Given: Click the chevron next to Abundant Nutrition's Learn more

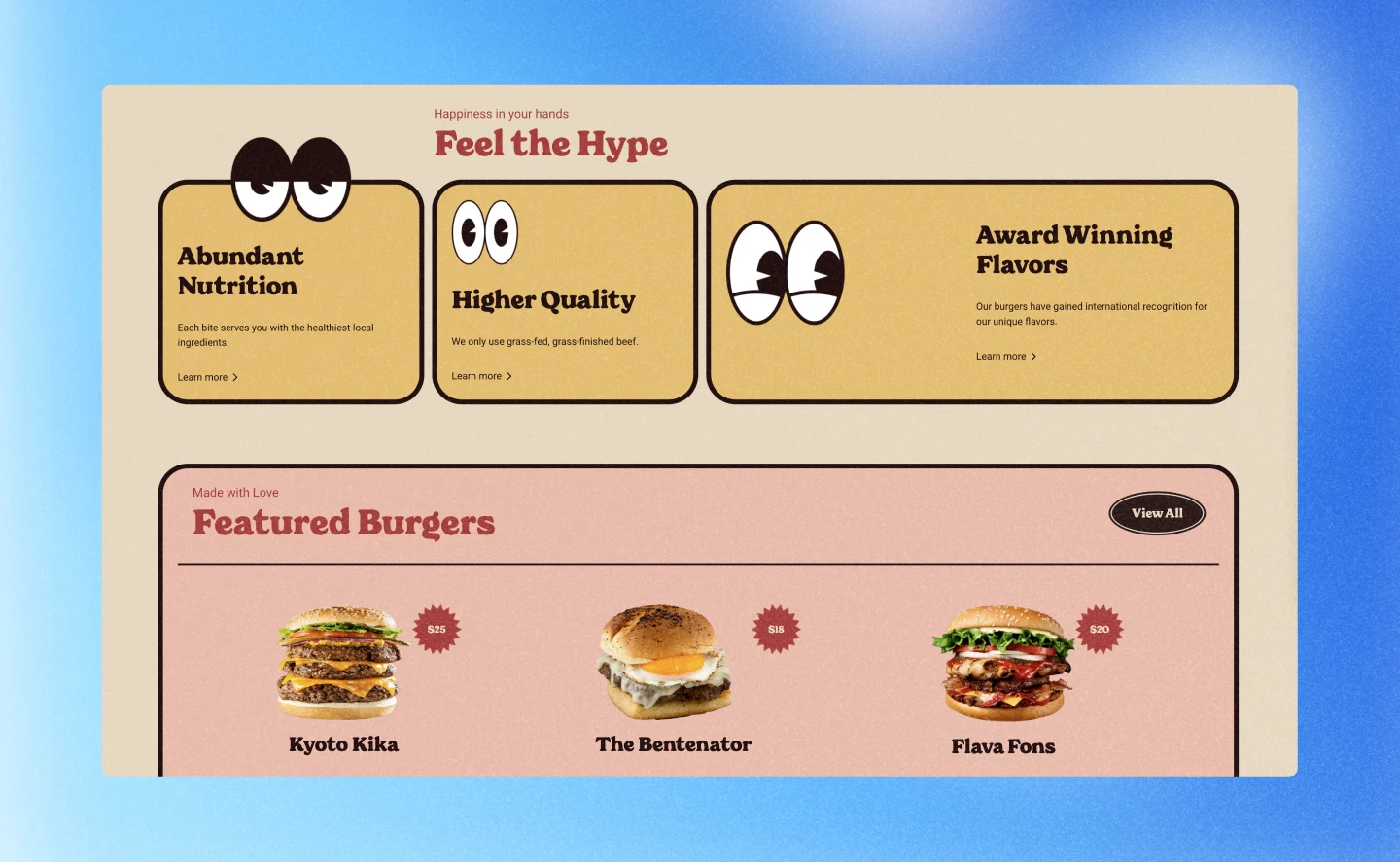Looking at the screenshot, I should tap(236, 377).
